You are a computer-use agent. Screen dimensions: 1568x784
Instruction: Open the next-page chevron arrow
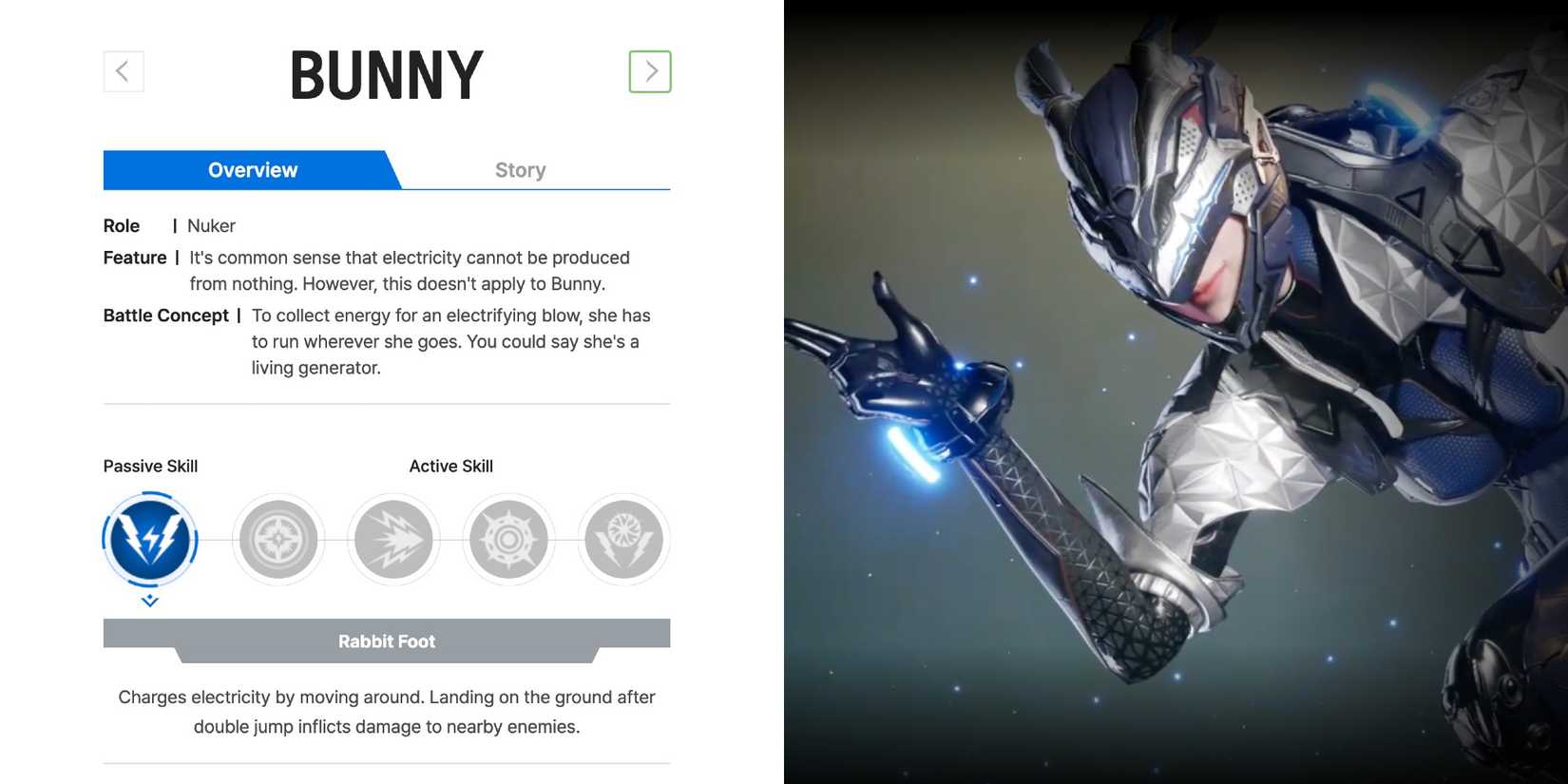[x=651, y=70]
